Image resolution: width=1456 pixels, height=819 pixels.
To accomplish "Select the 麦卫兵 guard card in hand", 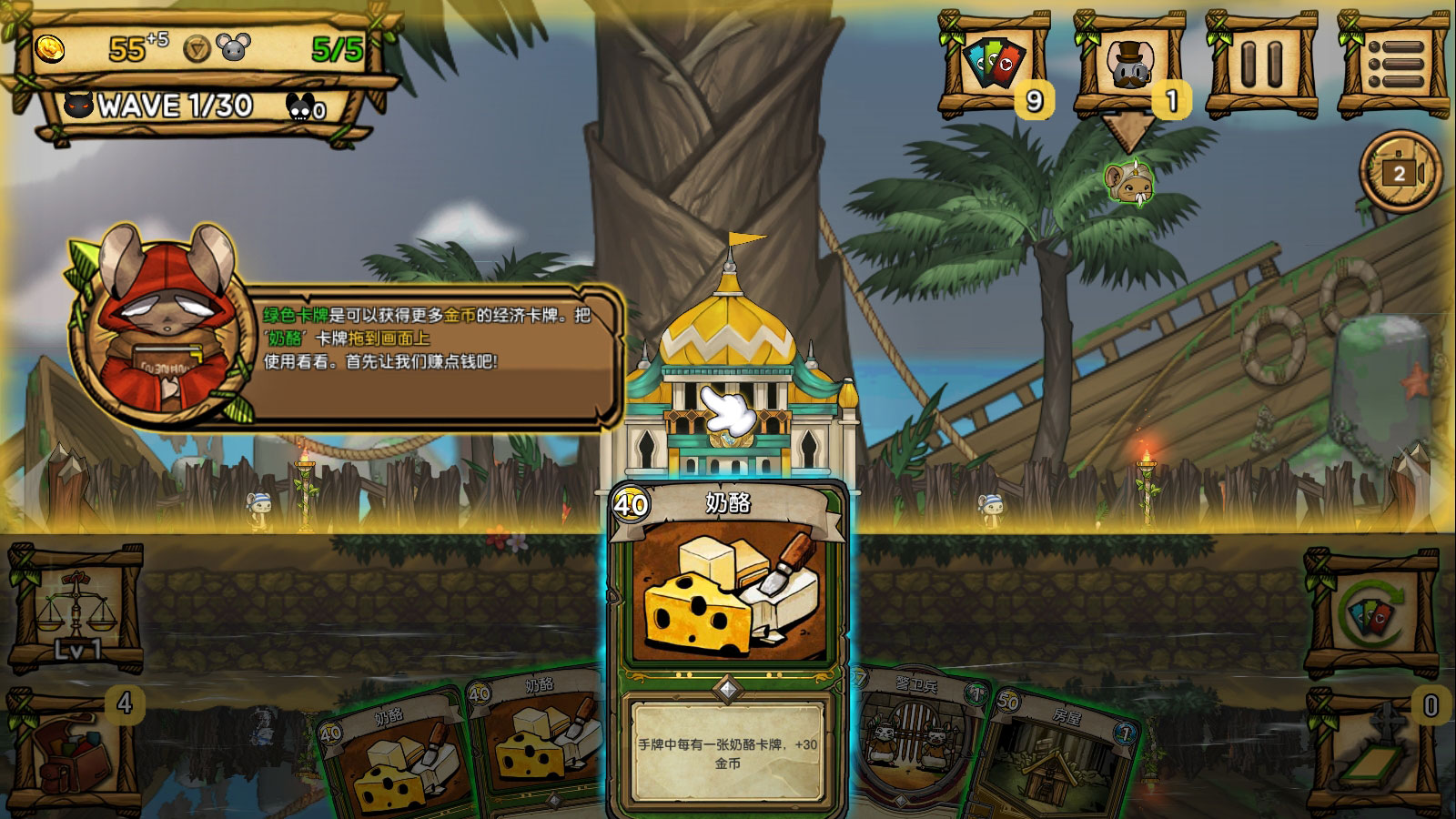I will point(910,737).
